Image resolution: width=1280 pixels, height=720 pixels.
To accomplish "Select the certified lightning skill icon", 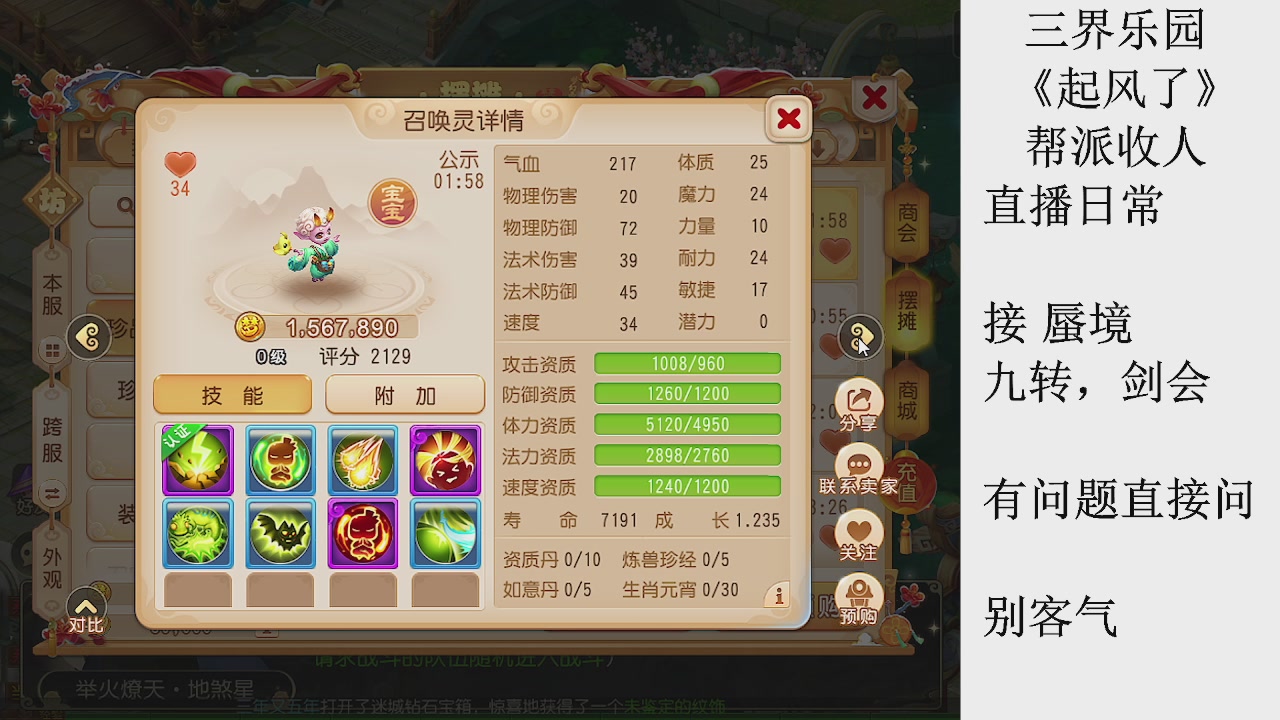I will (x=197, y=461).
